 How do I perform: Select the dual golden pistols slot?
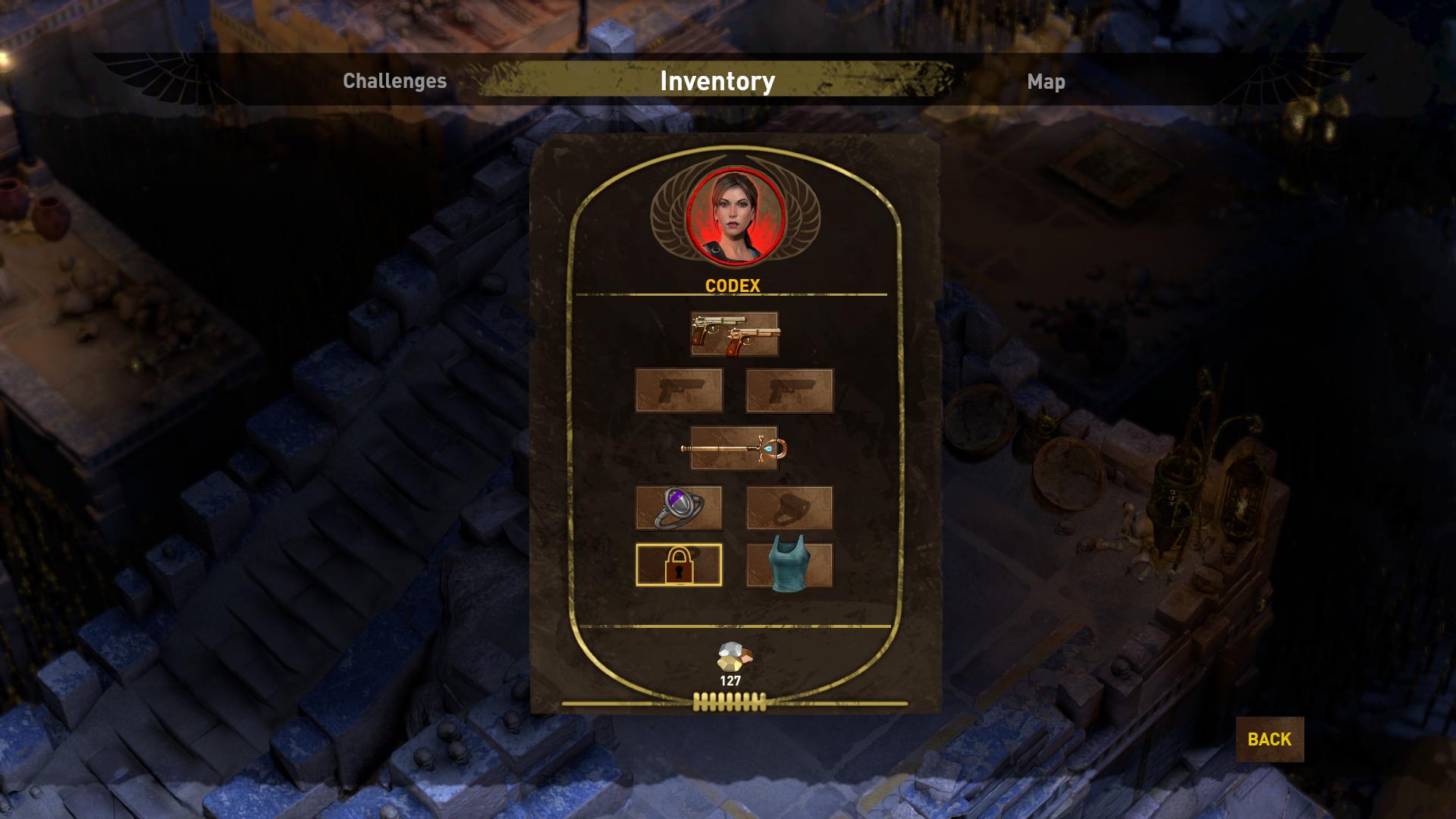(734, 334)
